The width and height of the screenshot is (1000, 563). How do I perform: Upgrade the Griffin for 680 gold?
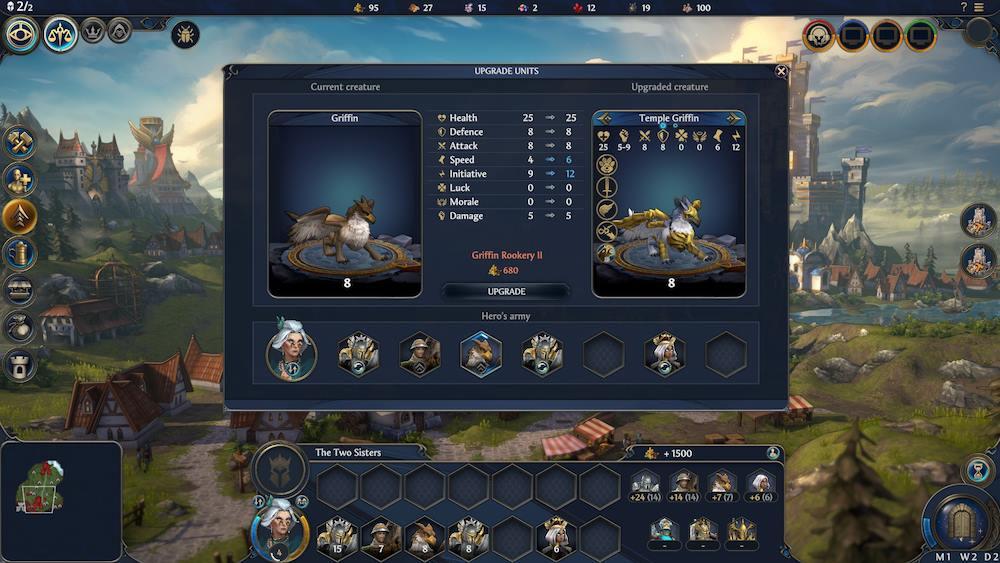coord(506,291)
